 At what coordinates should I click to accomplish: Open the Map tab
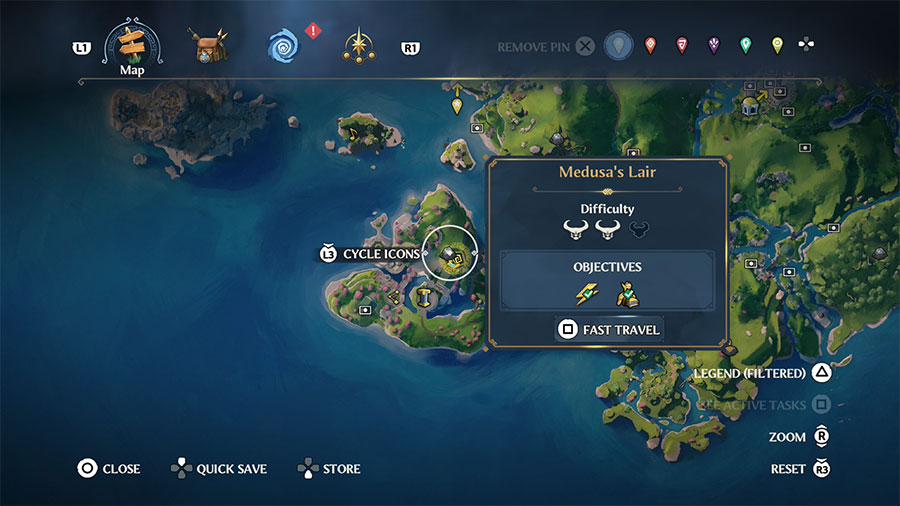133,44
